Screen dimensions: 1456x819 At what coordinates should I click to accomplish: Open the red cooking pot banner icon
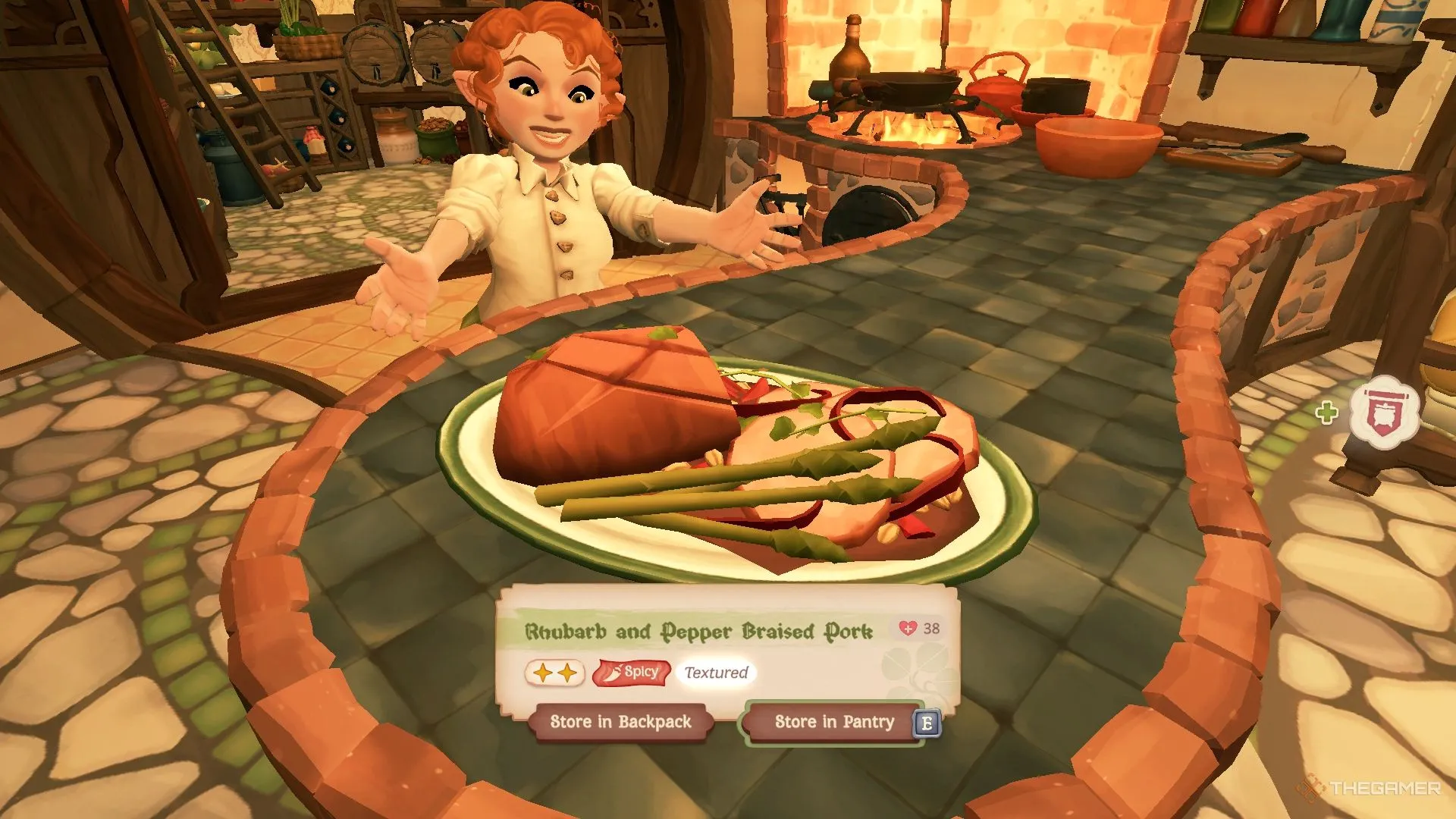click(x=1384, y=413)
